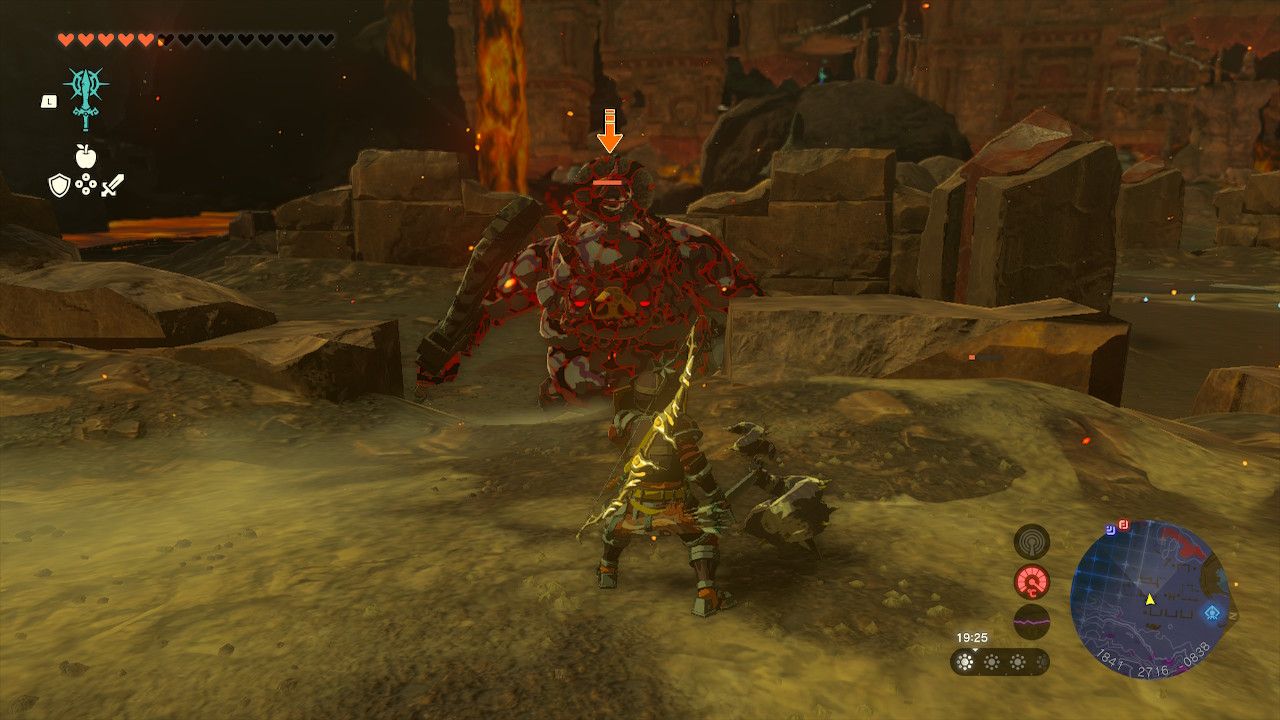Screen dimensions: 1280x720
Task: Select the purple noise meter icon
Action: tap(1032, 621)
